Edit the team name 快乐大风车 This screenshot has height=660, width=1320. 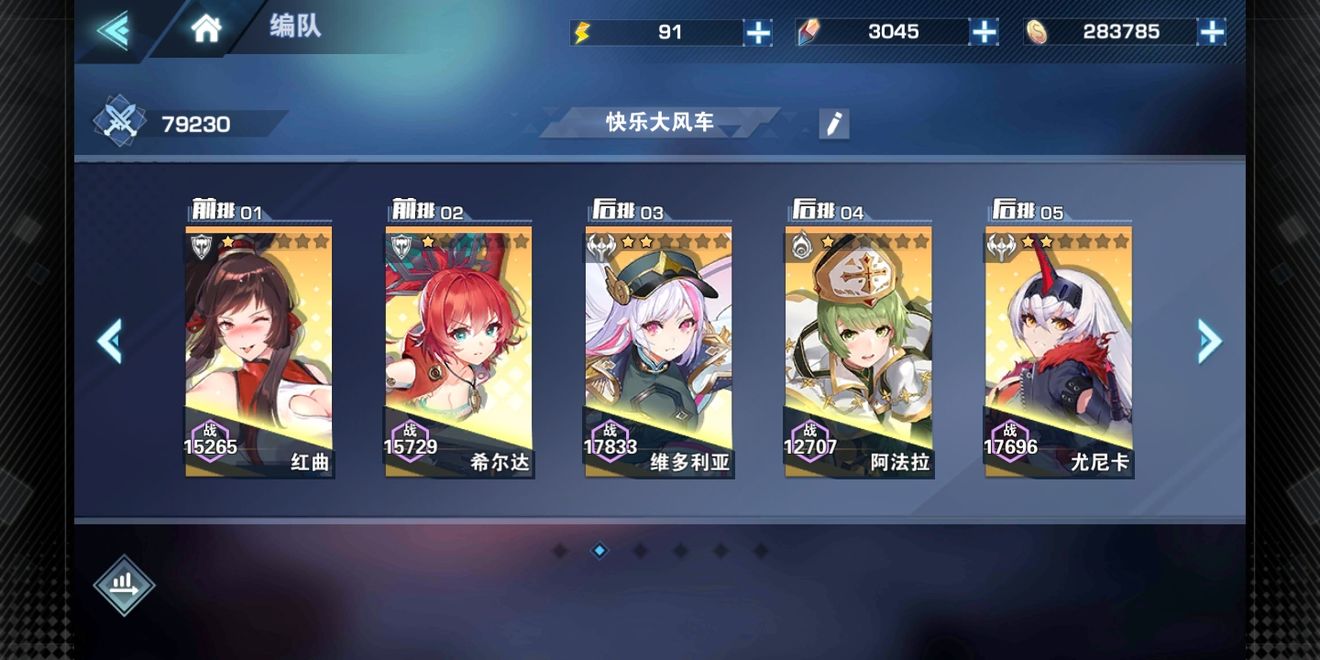tap(833, 124)
